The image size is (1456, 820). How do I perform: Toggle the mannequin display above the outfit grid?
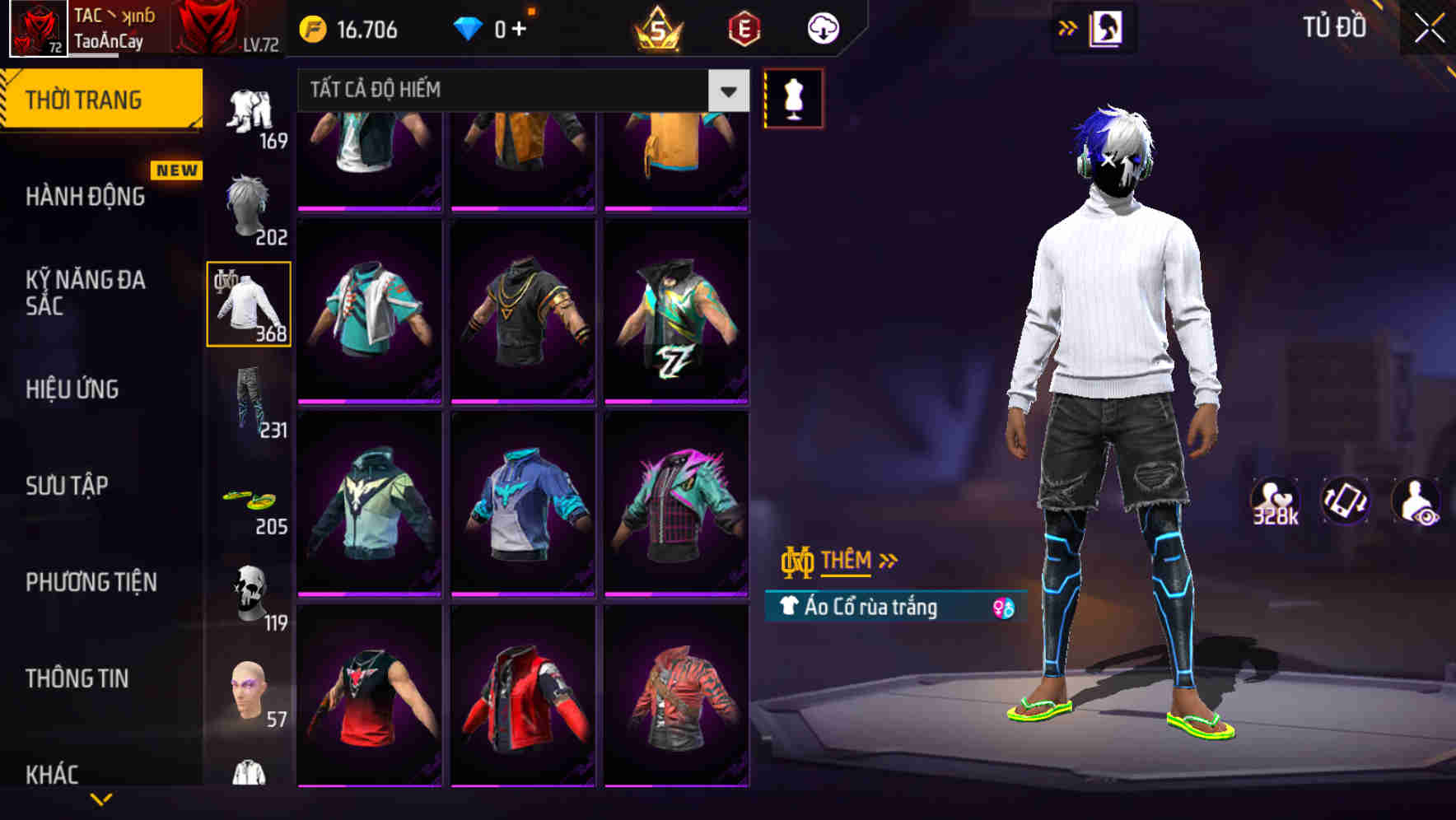[793, 97]
